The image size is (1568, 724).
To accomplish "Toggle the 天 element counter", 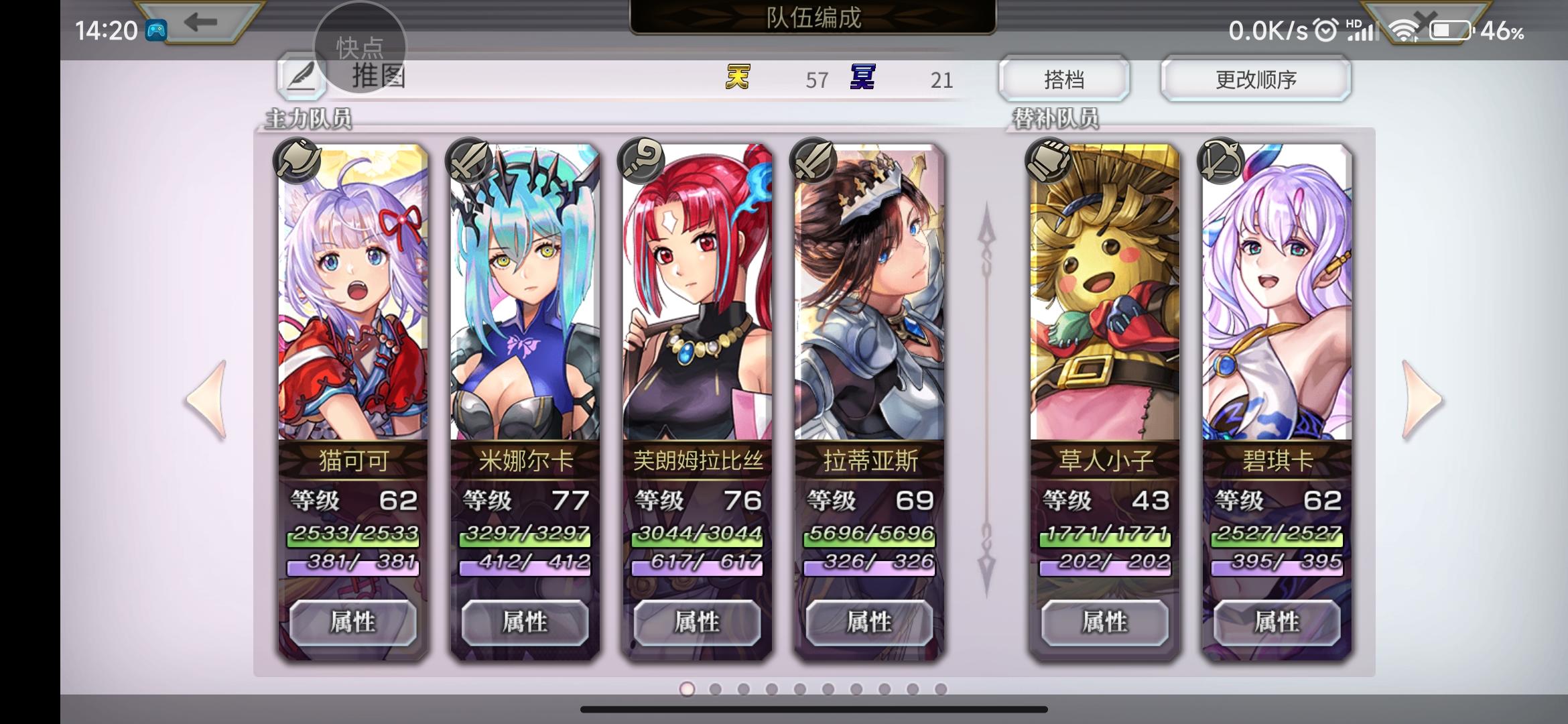I will pyautogui.click(x=735, y=78).
